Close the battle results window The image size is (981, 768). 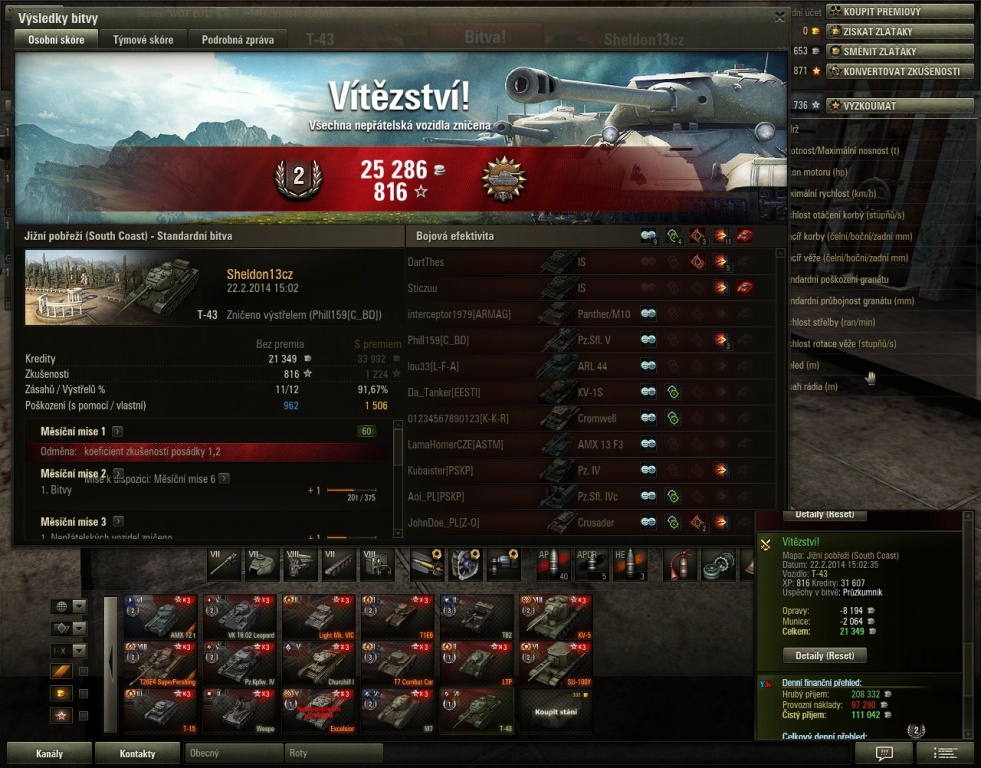(780, 17)
